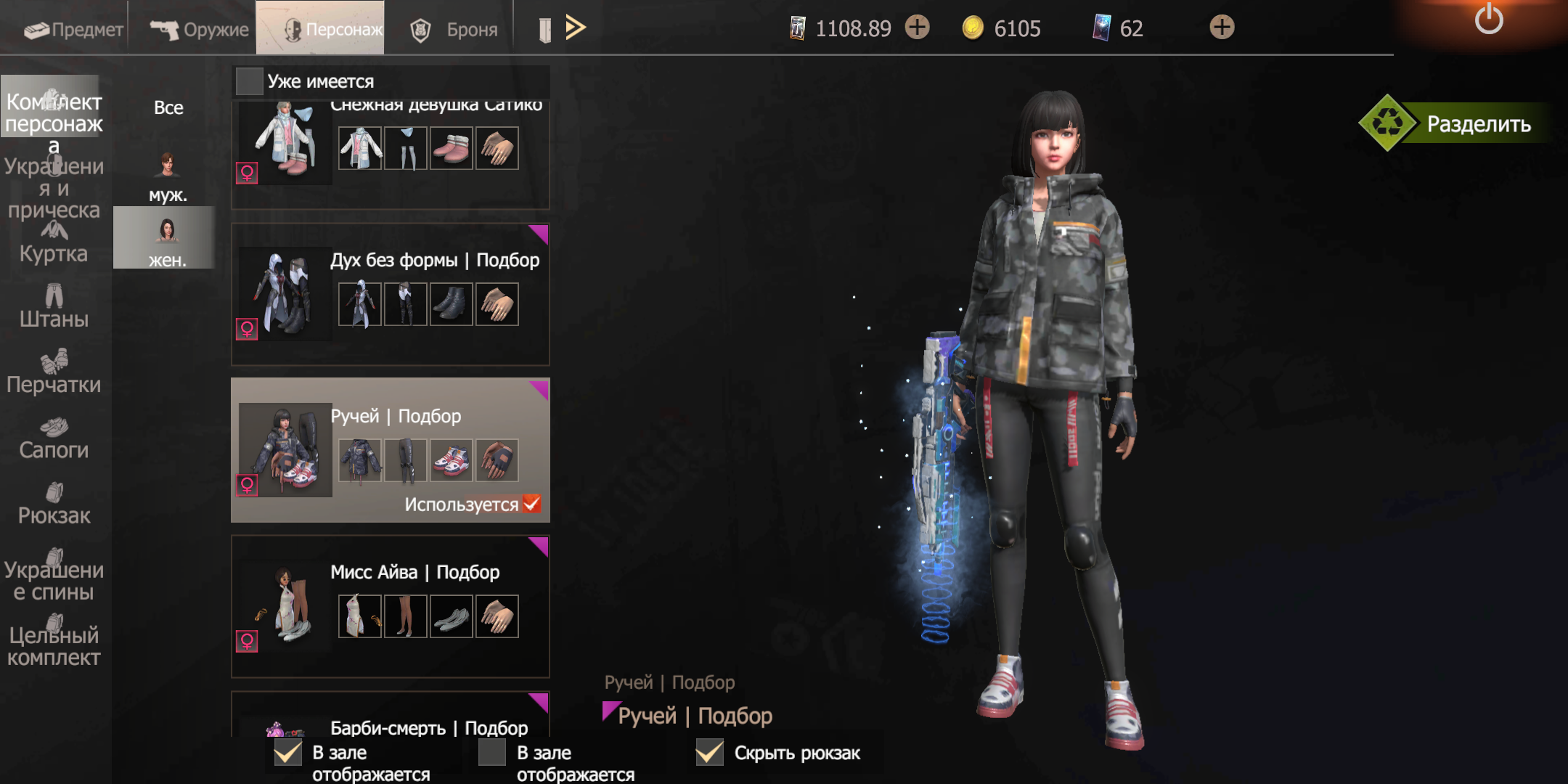Show more tabs with the yellow arrow
Image resolution: width=1568 pixels, height=784 pixels.
[575, 28]
